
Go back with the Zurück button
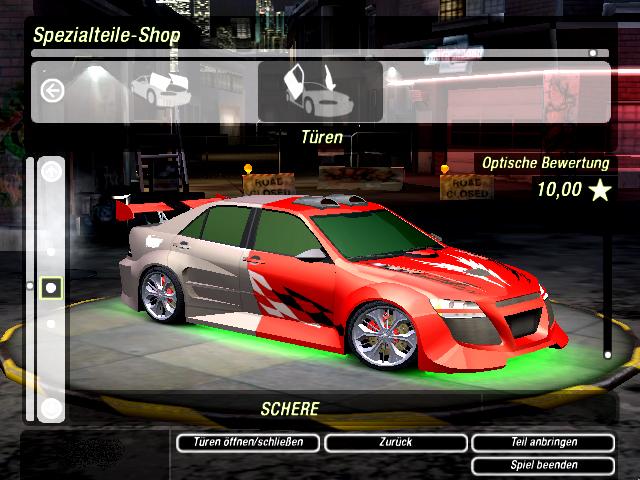click(395, 442)
